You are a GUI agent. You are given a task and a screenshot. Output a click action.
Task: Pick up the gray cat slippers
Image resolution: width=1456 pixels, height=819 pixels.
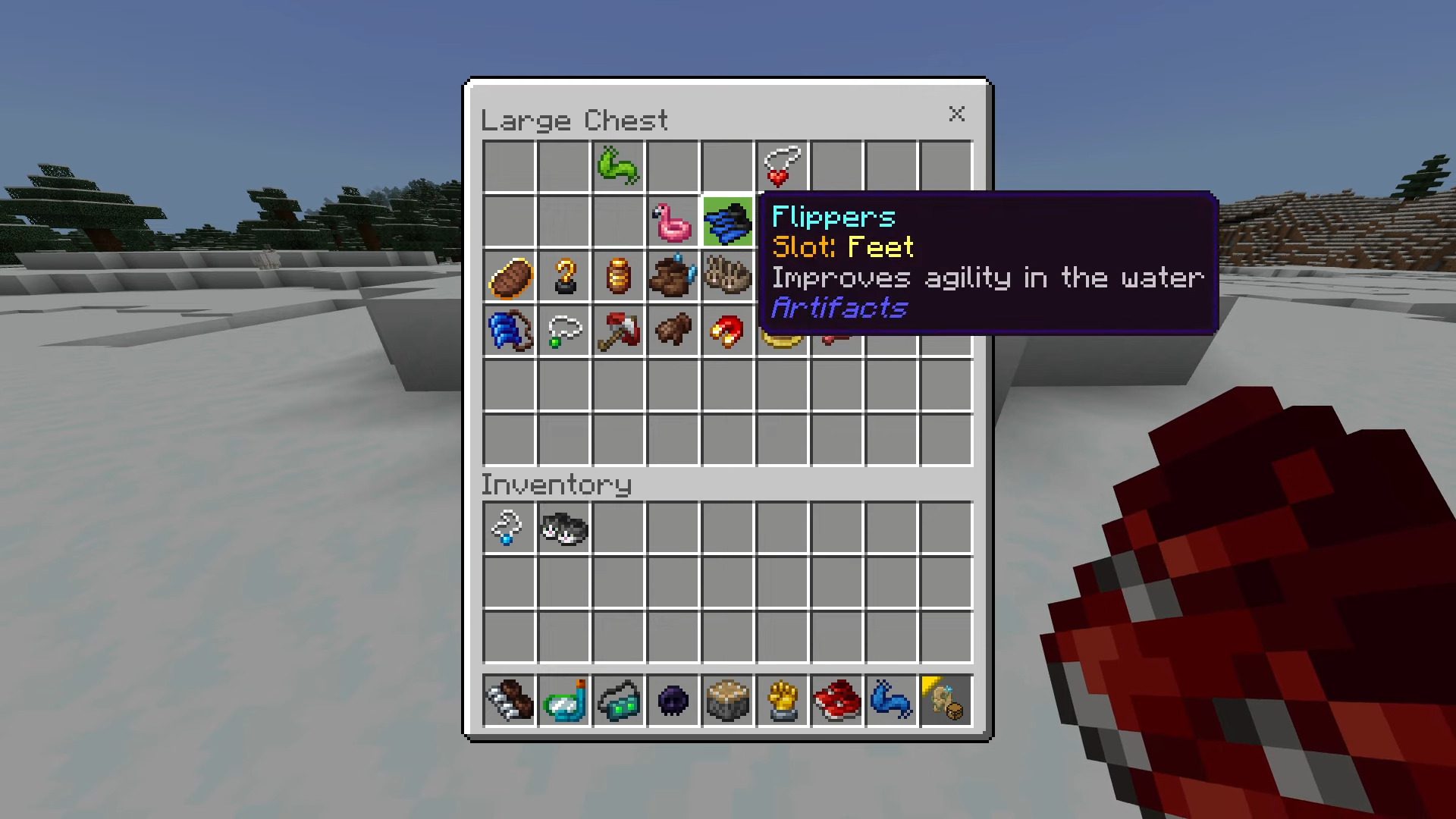(563, 528)
